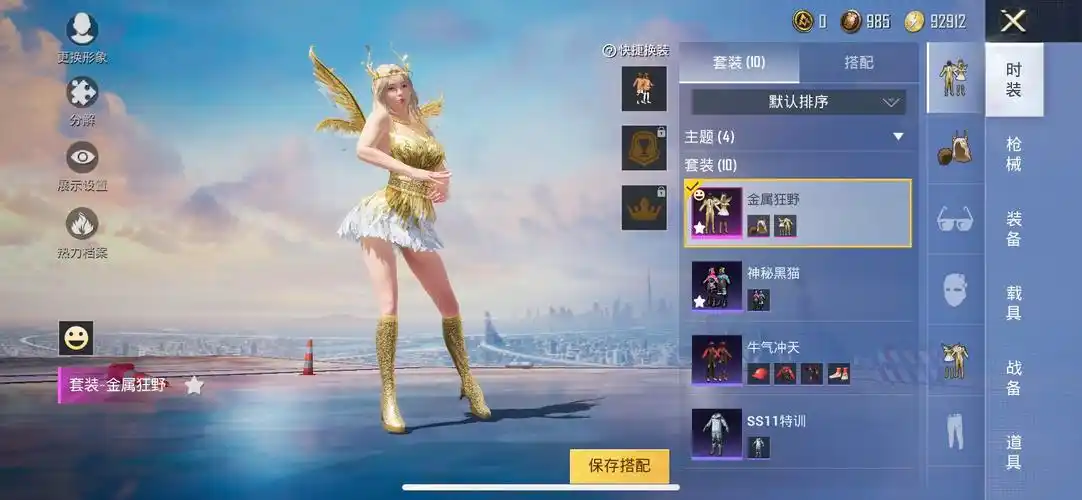This screenshot has width=1082, height=500.
Task: Choose the 神秘黑猫 outfit set
Action: [797, 285]
